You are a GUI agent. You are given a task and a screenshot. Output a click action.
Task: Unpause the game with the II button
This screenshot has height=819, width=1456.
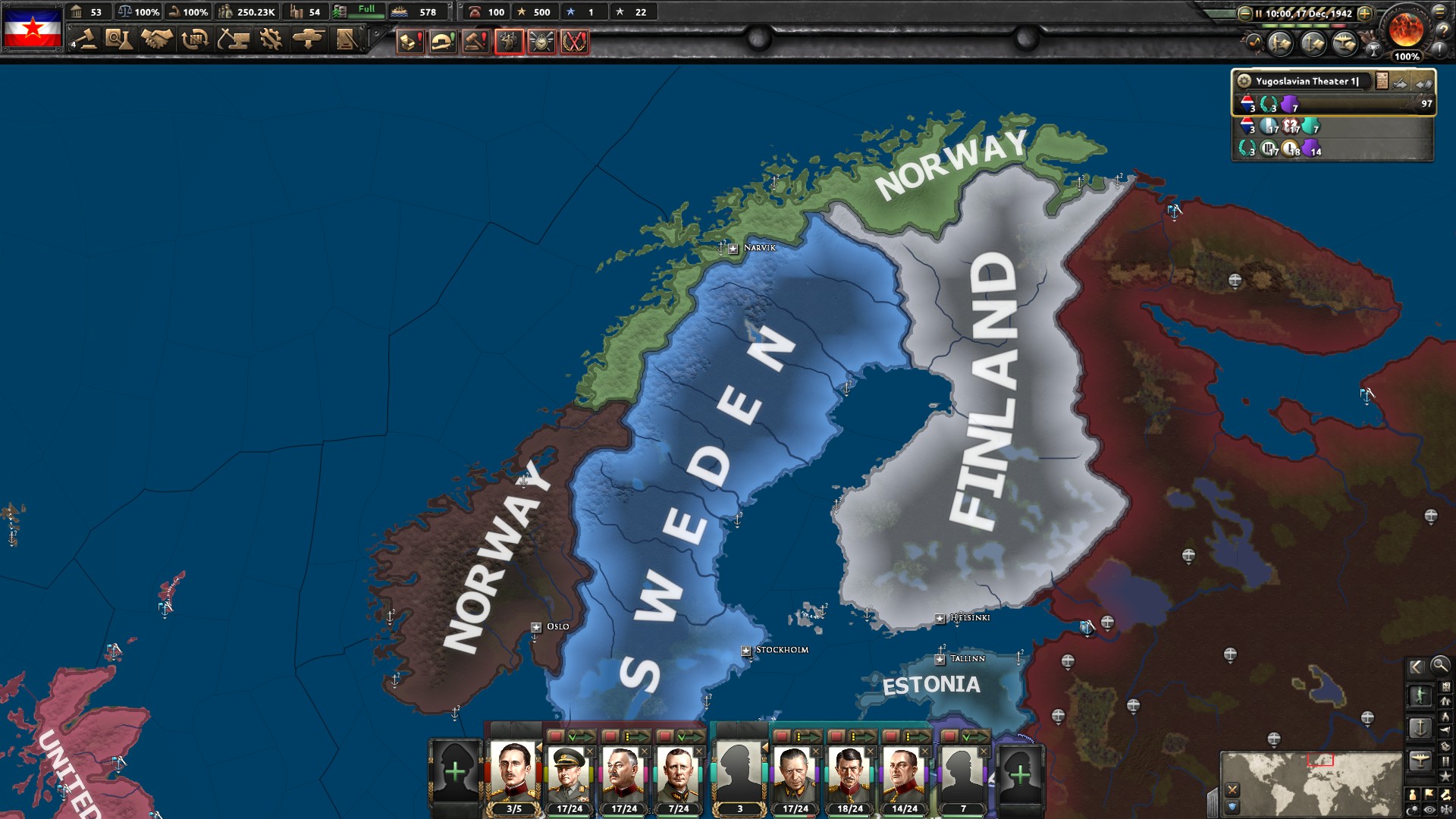1260,13
